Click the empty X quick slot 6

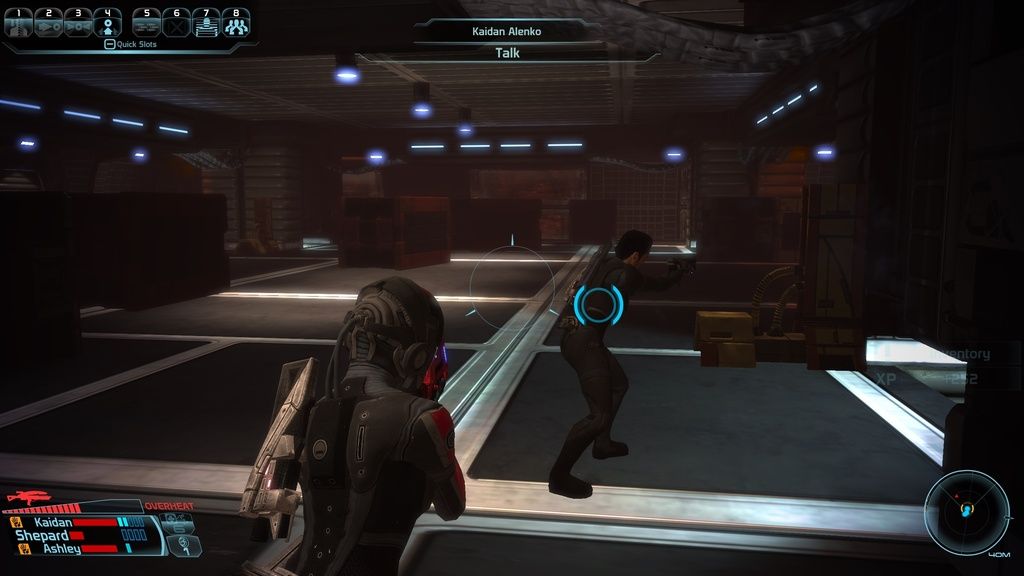pos(177,23)
